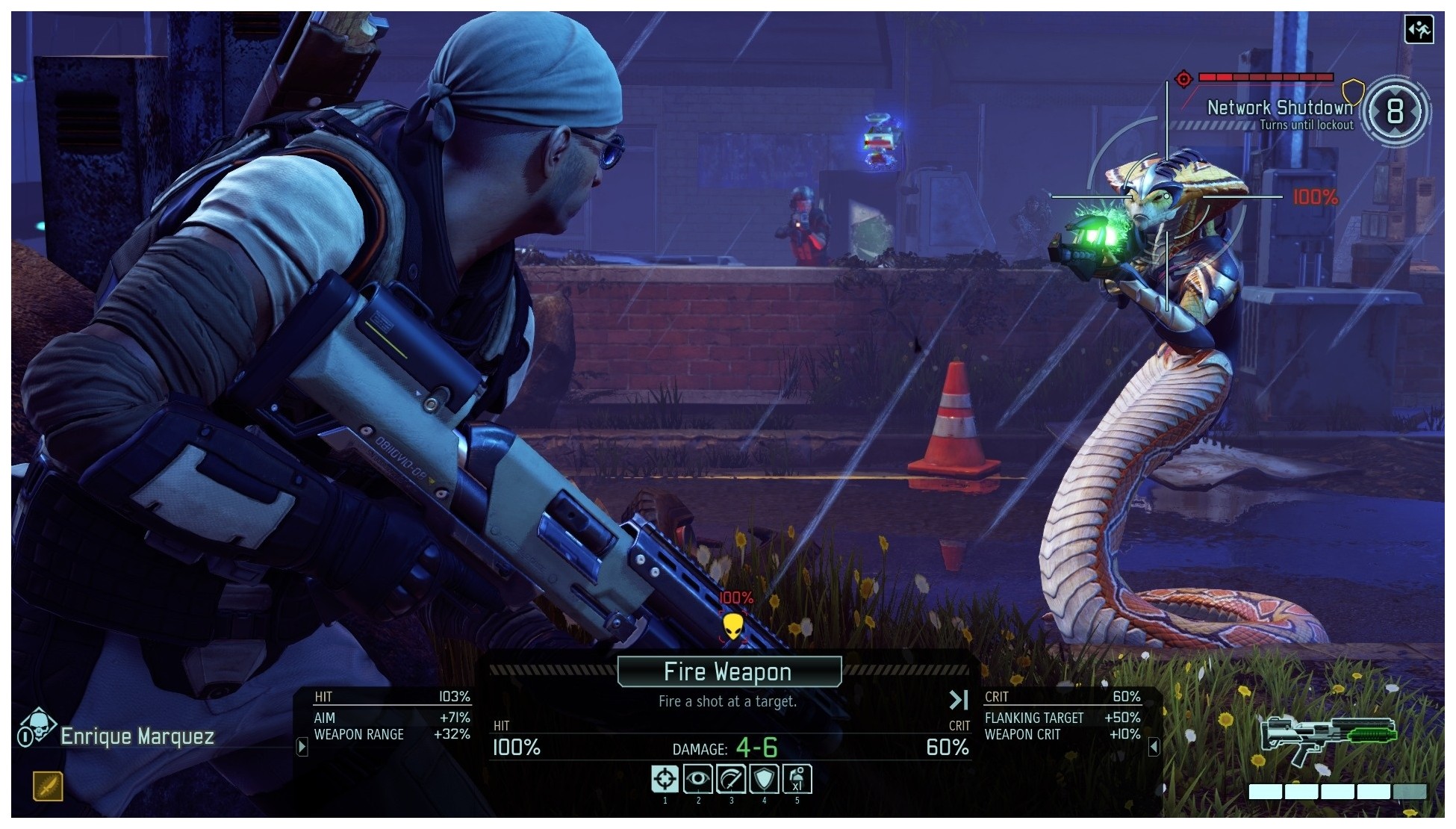Activate the Overwatch eye ability
Image resolution: width=1456 pixels, height=829 pixels.
click(698, 779)
